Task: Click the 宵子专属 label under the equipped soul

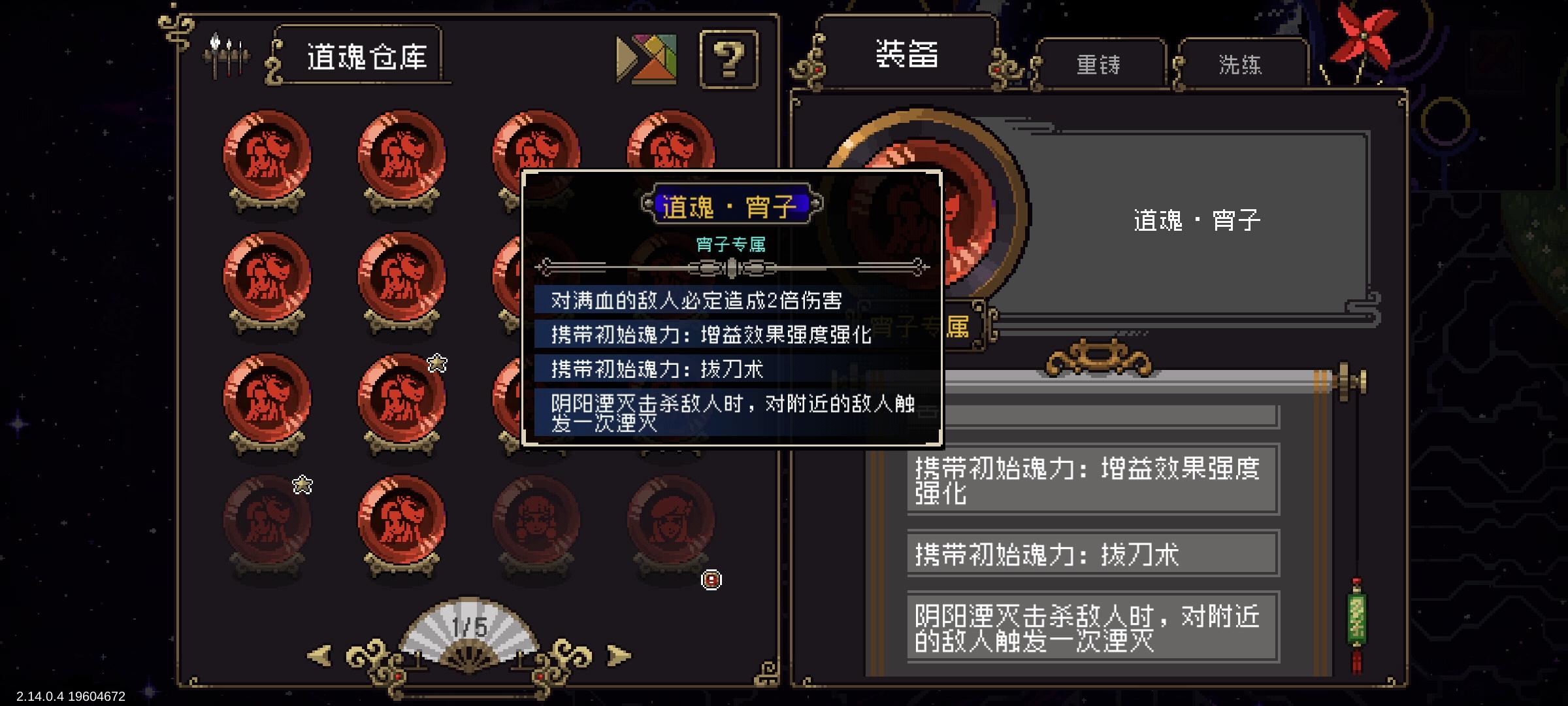Action: pyautogui.click(x=928, y=327)
